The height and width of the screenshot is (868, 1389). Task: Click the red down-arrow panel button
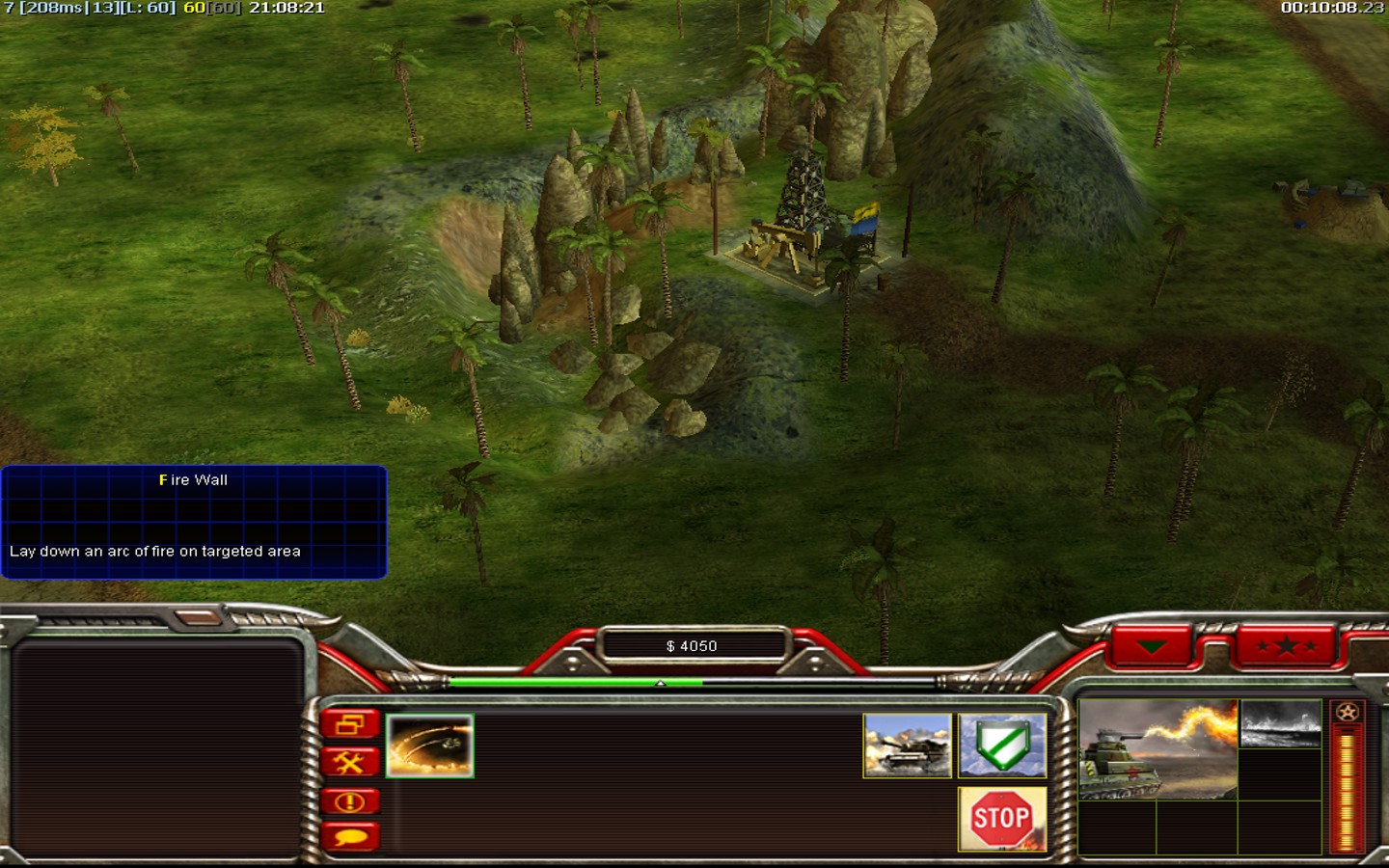tap(1153, 645)
